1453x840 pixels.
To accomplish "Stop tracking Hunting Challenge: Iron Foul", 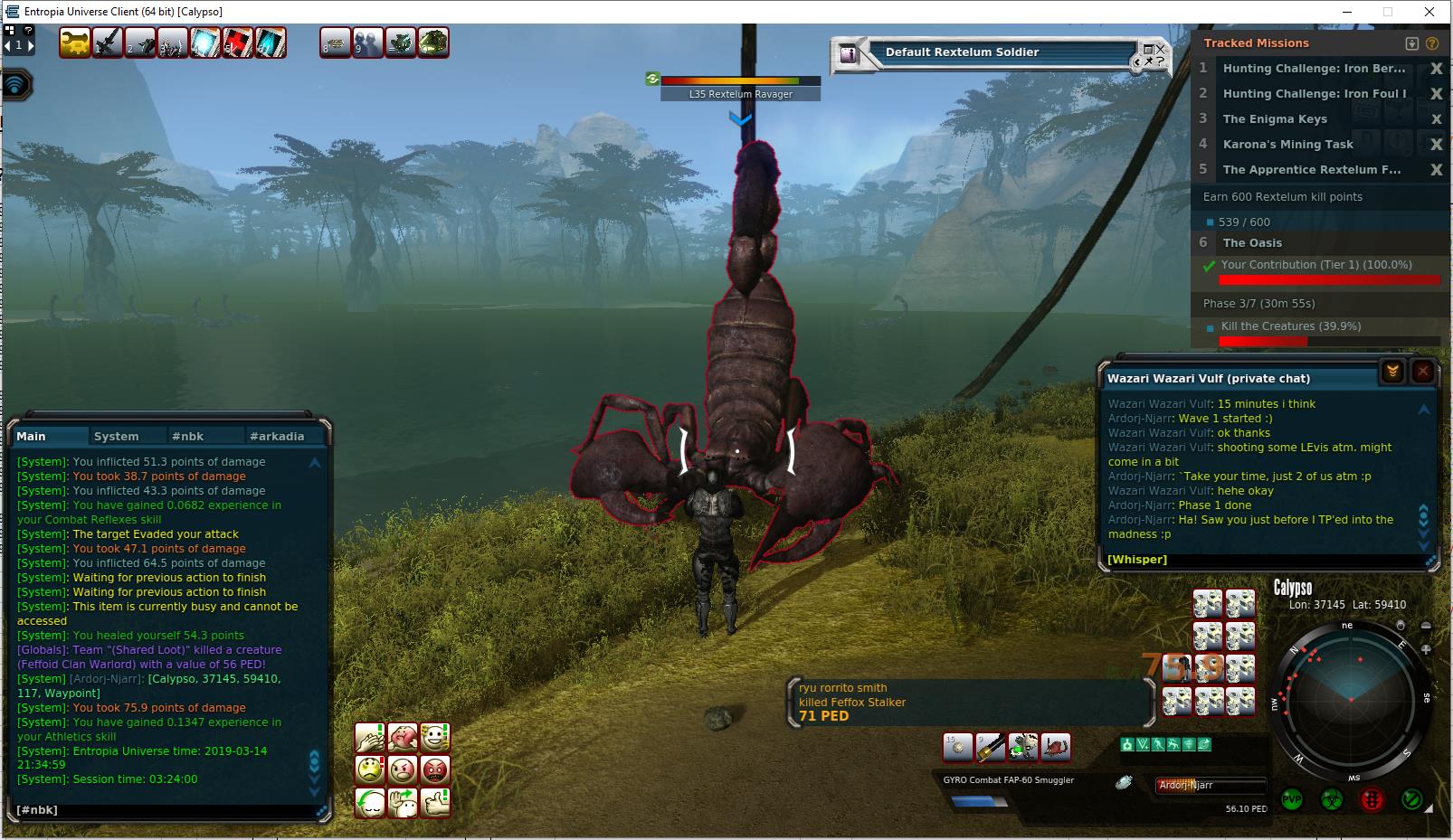I will (1436, 94).
